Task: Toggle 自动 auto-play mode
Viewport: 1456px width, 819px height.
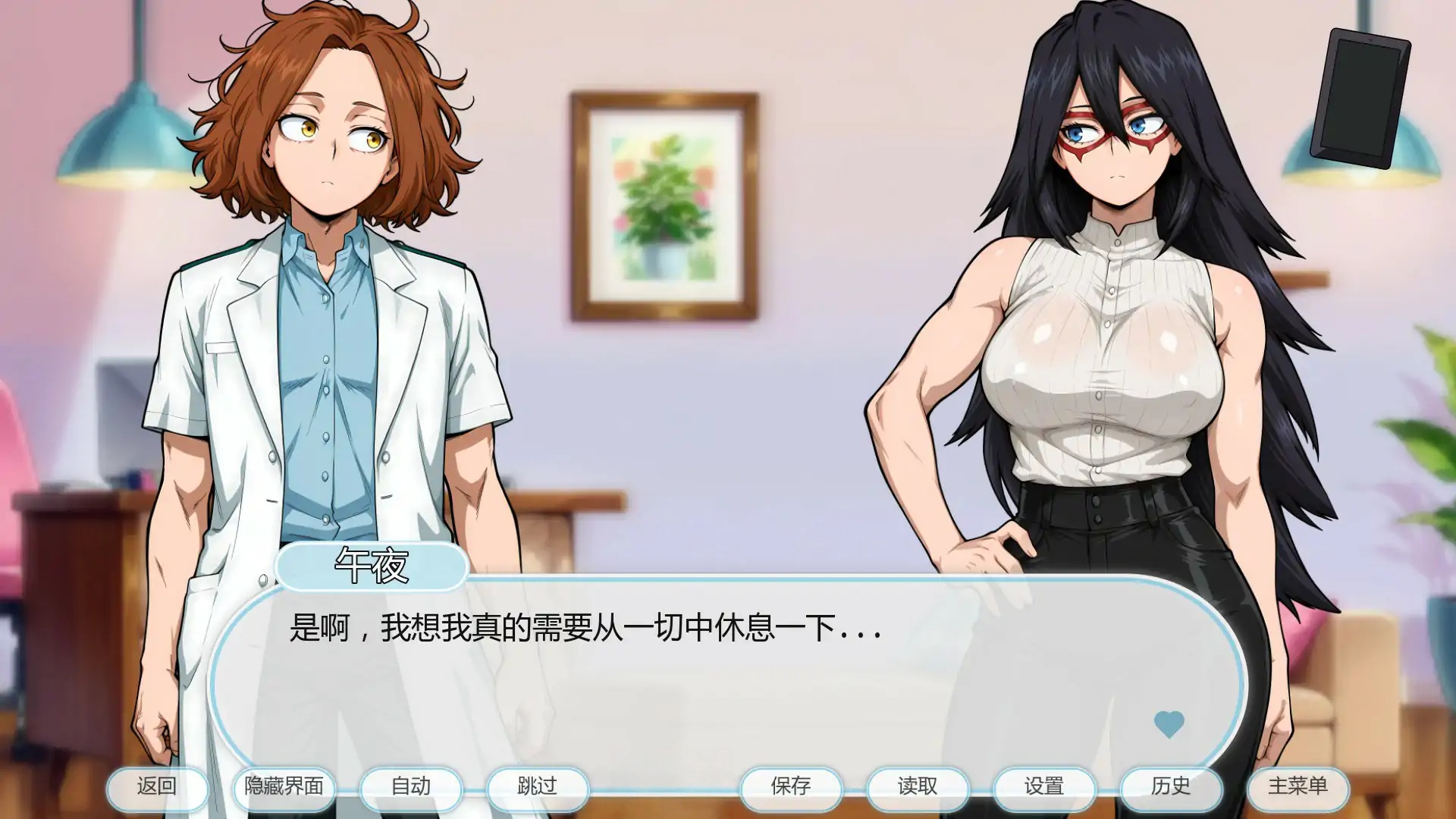Action: click(x=410, y=788)
